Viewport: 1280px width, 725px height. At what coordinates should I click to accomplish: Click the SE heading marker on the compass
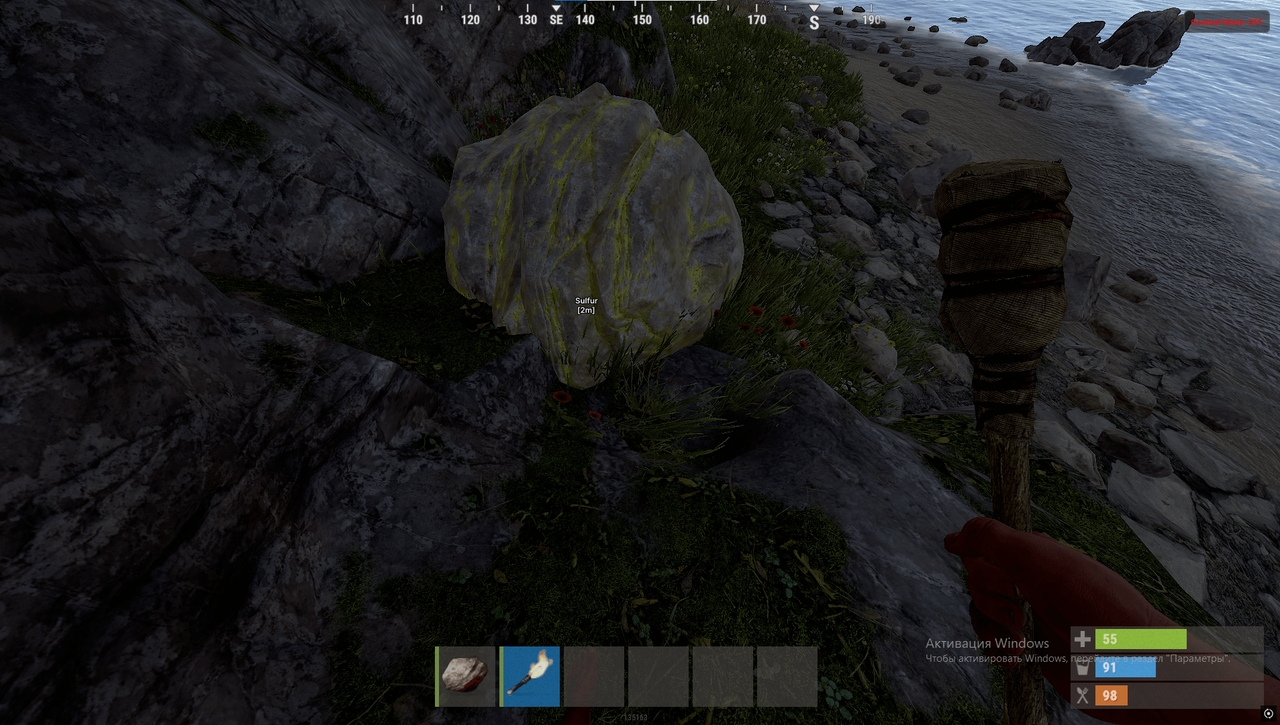(554, 18)
